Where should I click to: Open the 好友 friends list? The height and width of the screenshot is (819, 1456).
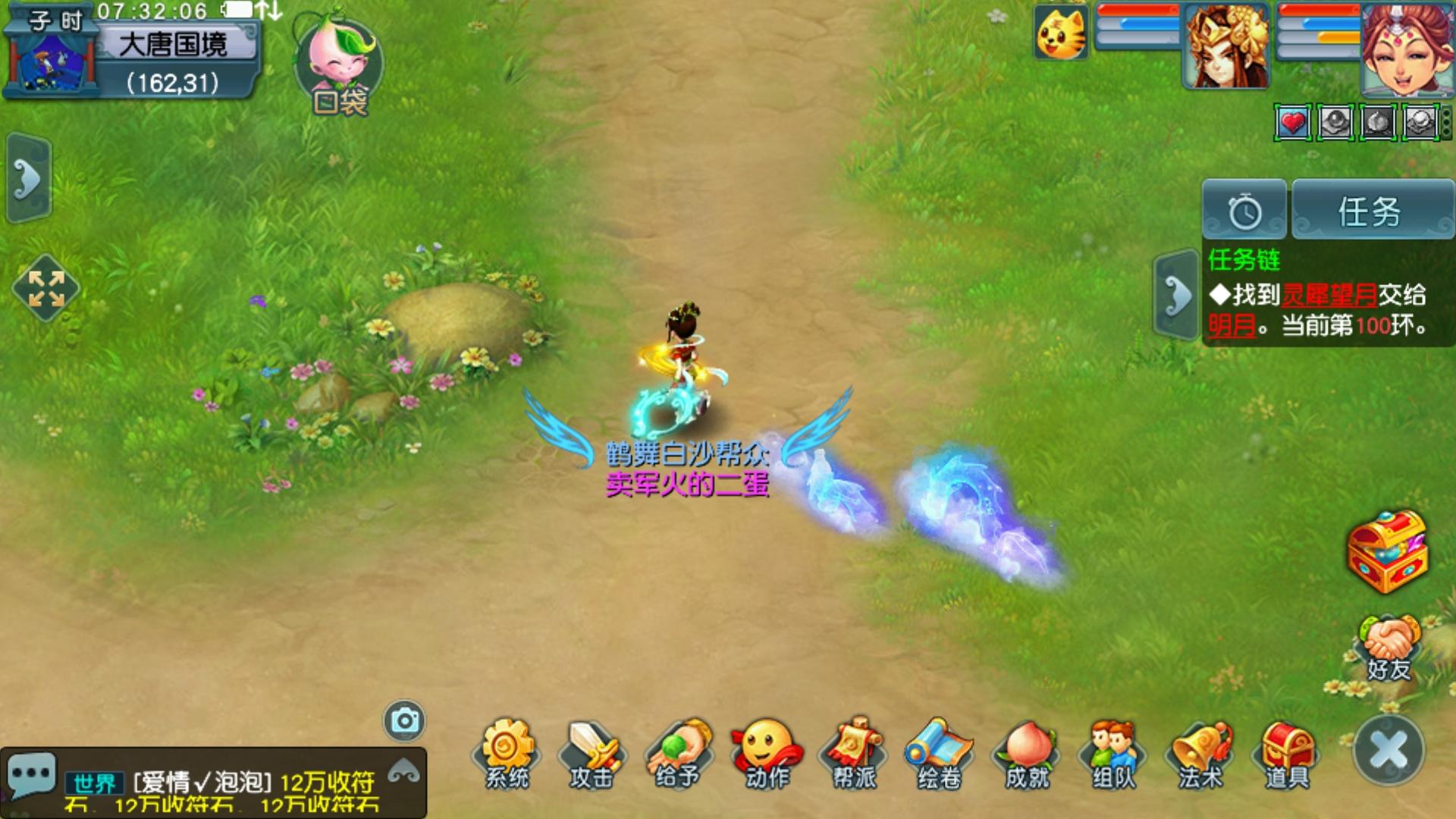pyautogui.click(x=1389, y=647)
